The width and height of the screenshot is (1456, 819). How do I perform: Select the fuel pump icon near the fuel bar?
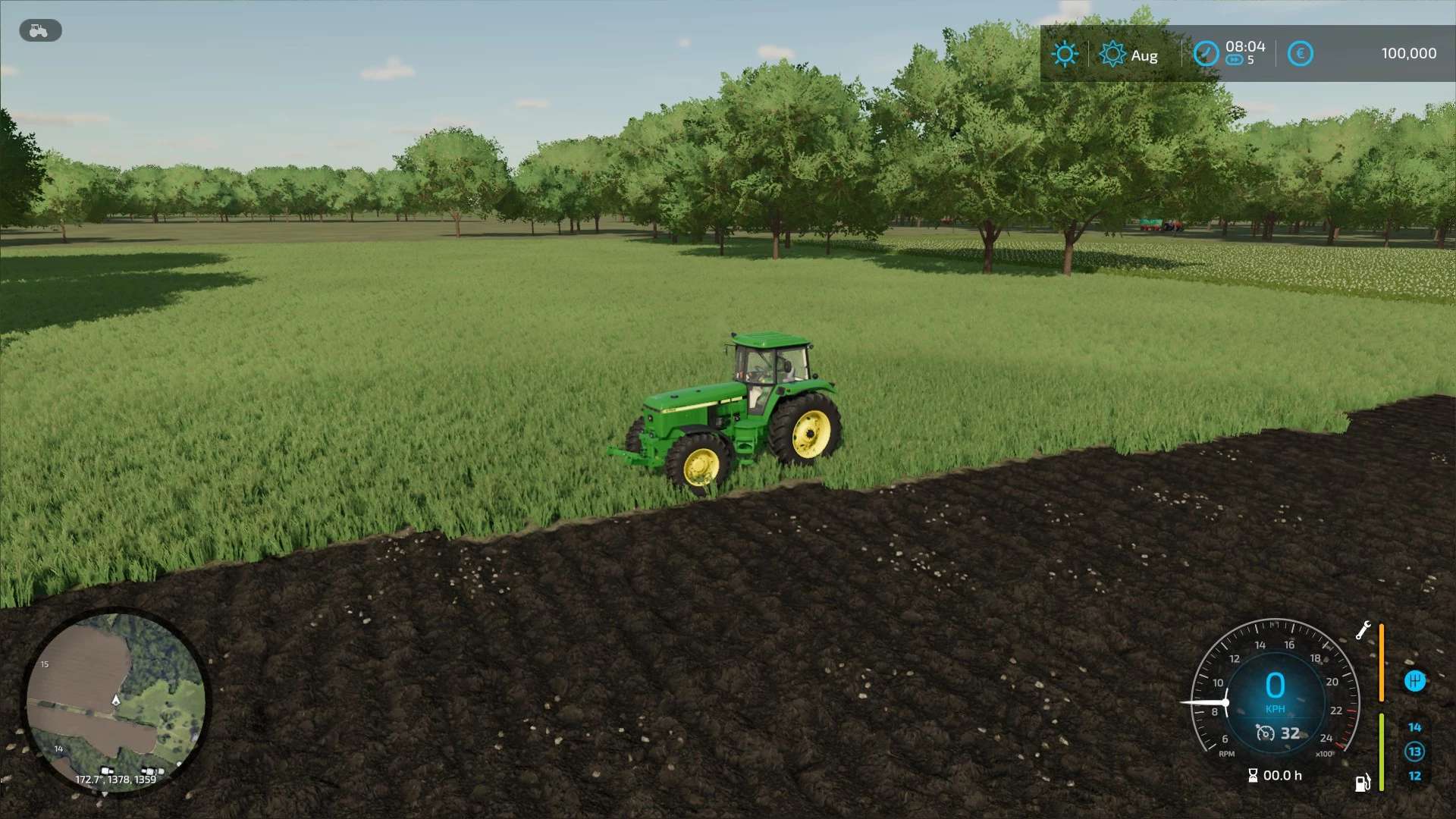click(x=1362, y=783)
